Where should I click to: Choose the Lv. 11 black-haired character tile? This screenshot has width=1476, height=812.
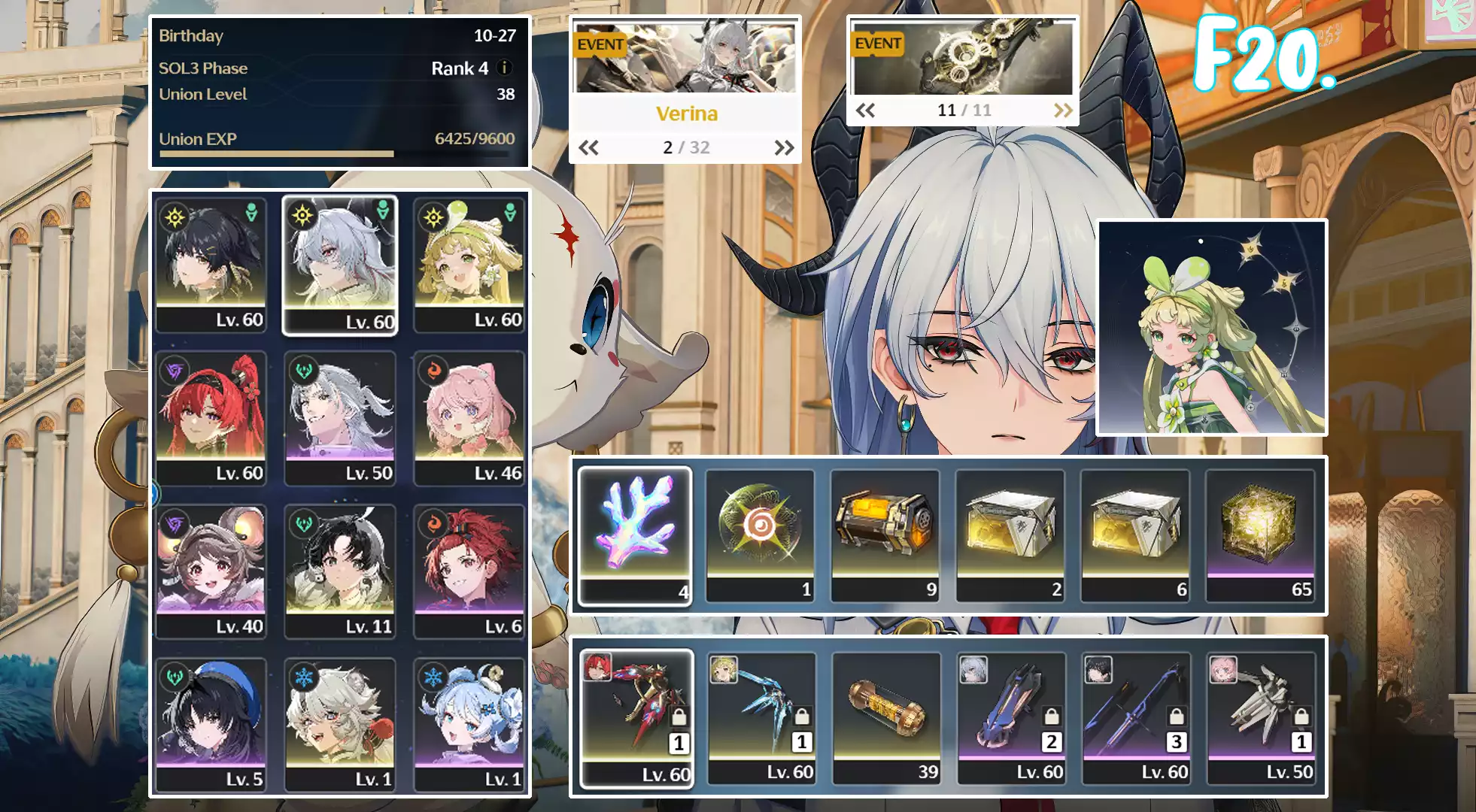pos(340,571)
